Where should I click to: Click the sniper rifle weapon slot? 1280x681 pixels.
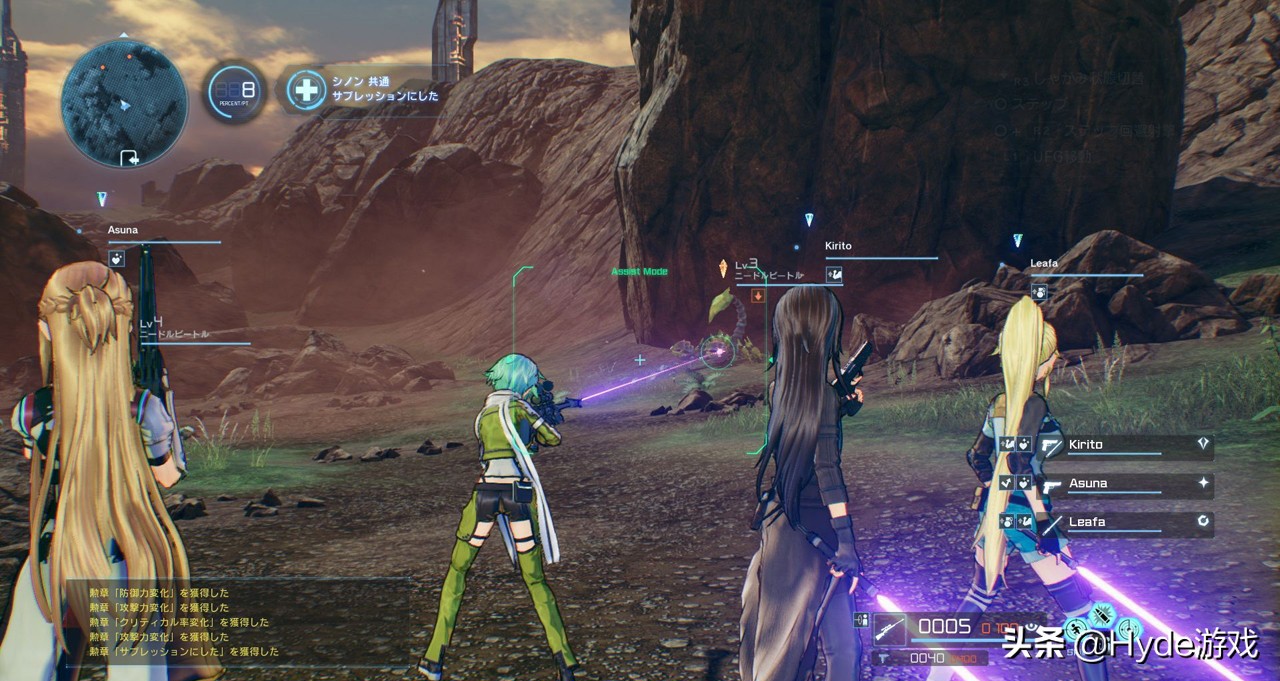pos(890,628)
